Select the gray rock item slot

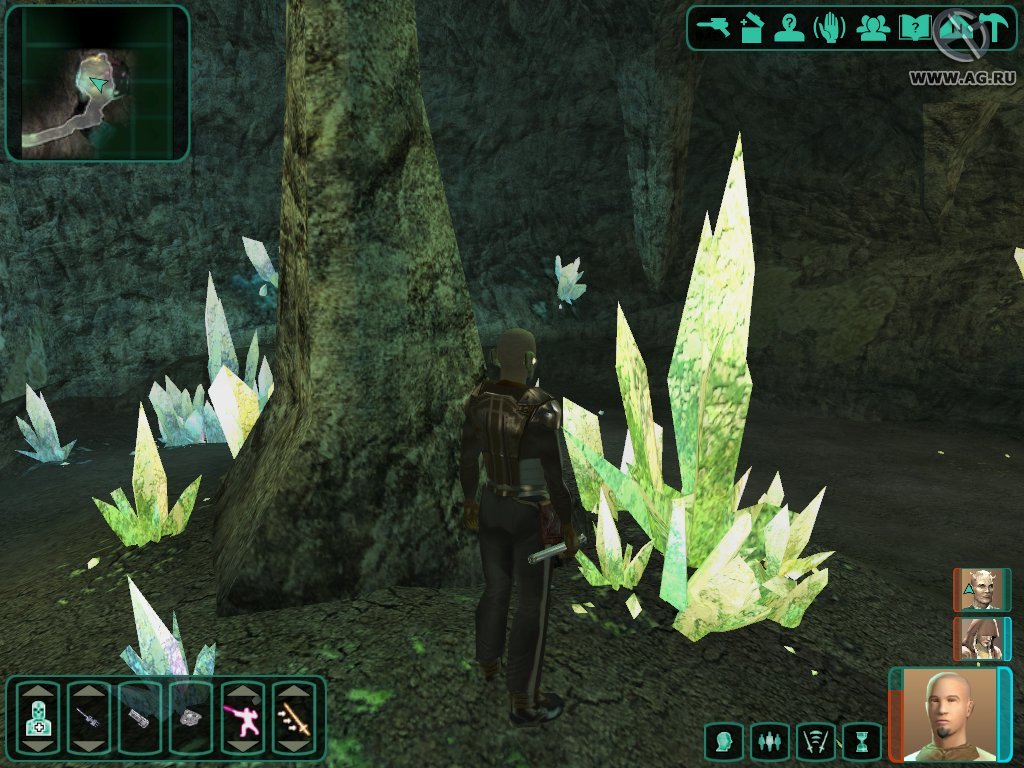click(192, 718)
